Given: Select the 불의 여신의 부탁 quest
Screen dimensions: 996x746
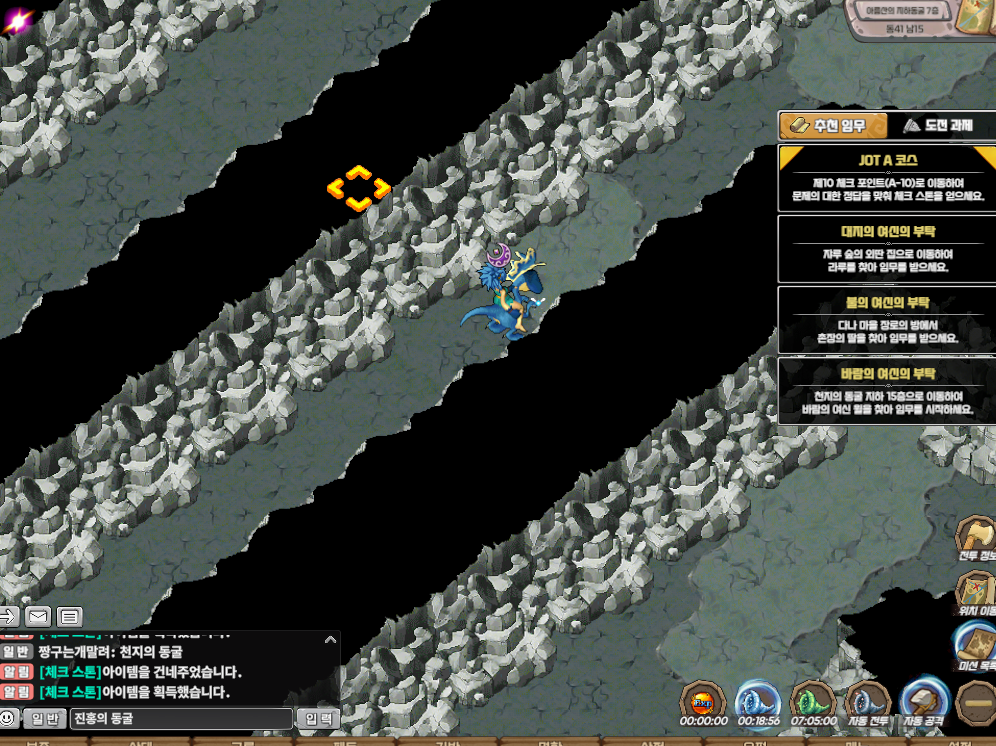Looking at the screenshot, I should pos(887,319).
